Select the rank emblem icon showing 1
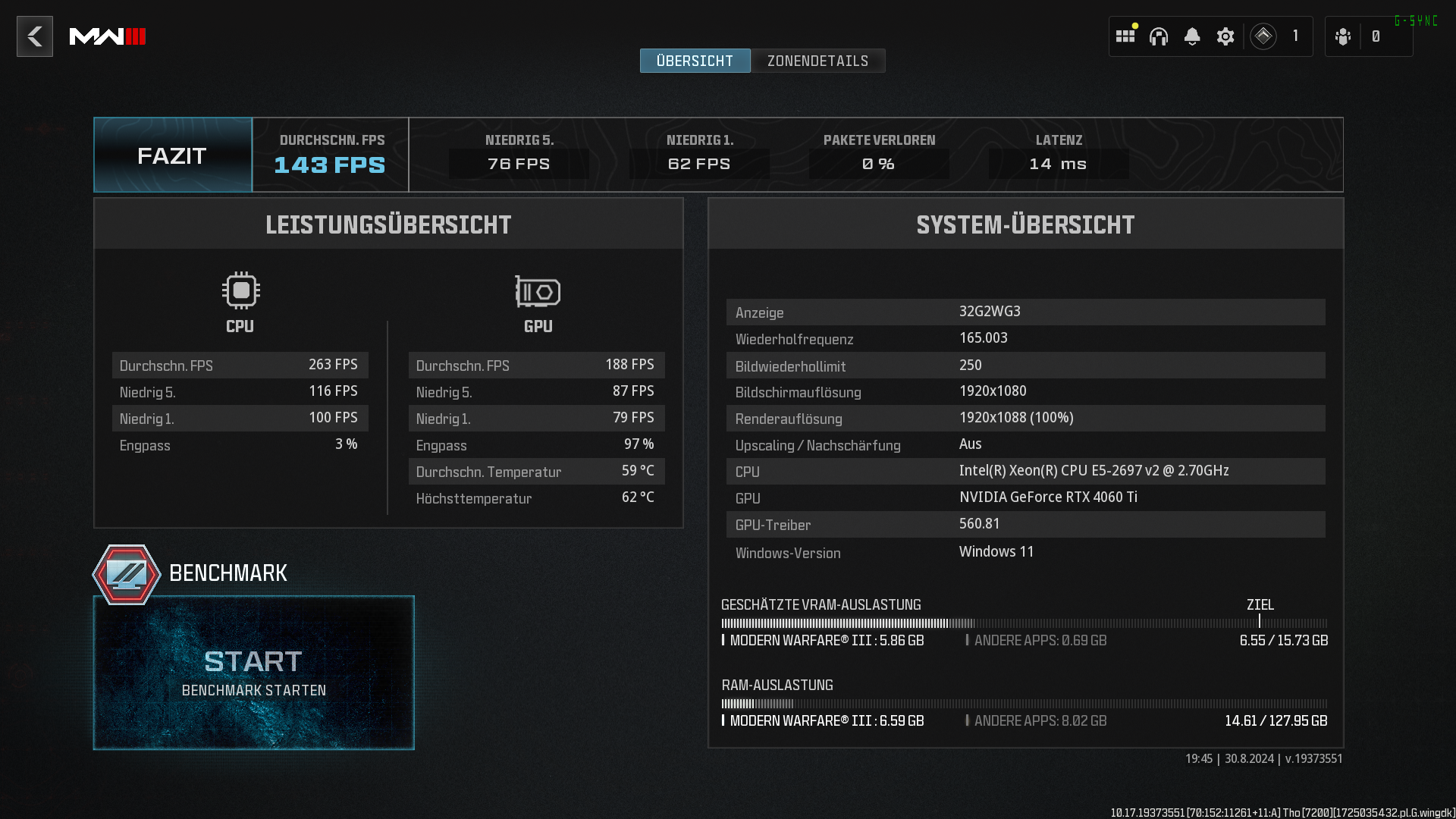1456x819 pixels. click(x=1263, y=36)
